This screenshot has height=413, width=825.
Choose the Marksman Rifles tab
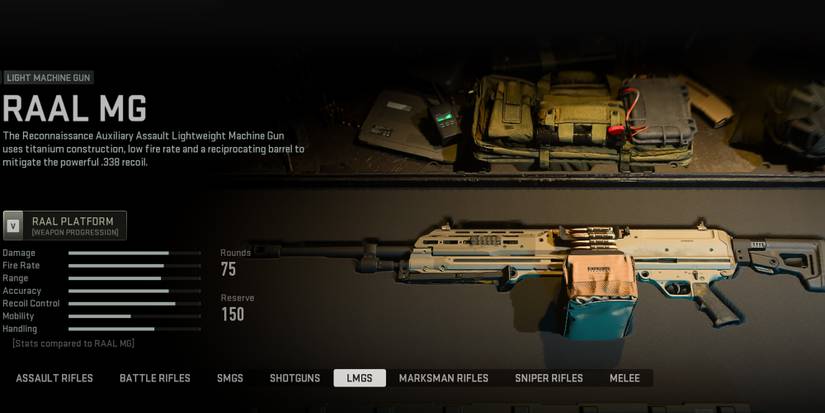[x=443, y=378]
